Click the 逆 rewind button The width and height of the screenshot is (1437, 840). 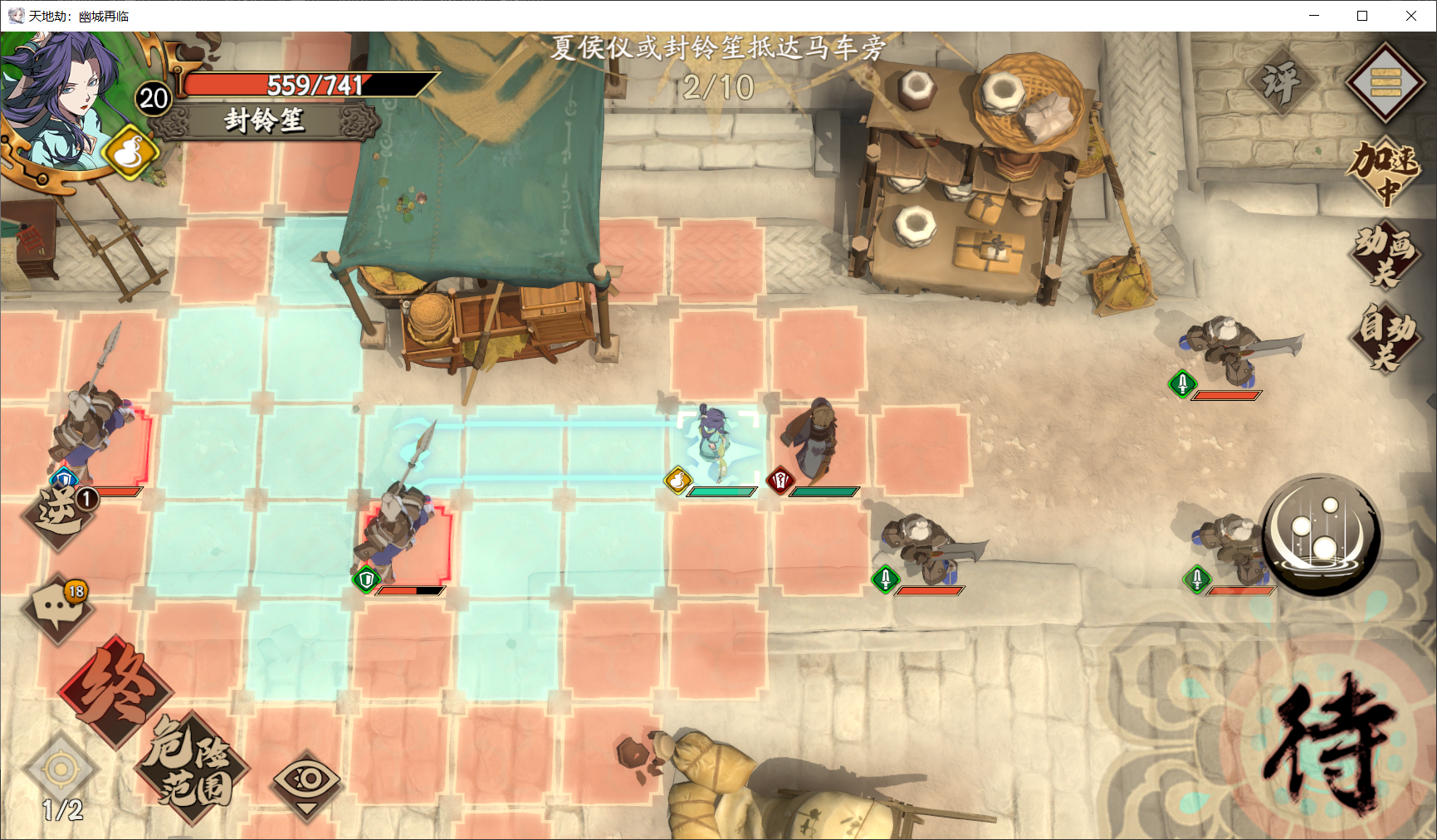[x=60, y=514]
